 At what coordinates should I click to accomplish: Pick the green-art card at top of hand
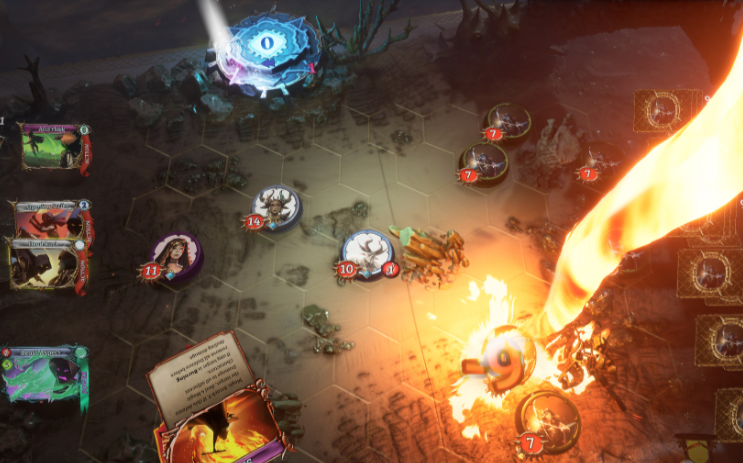pyautogui.click(x=54, y=146)
